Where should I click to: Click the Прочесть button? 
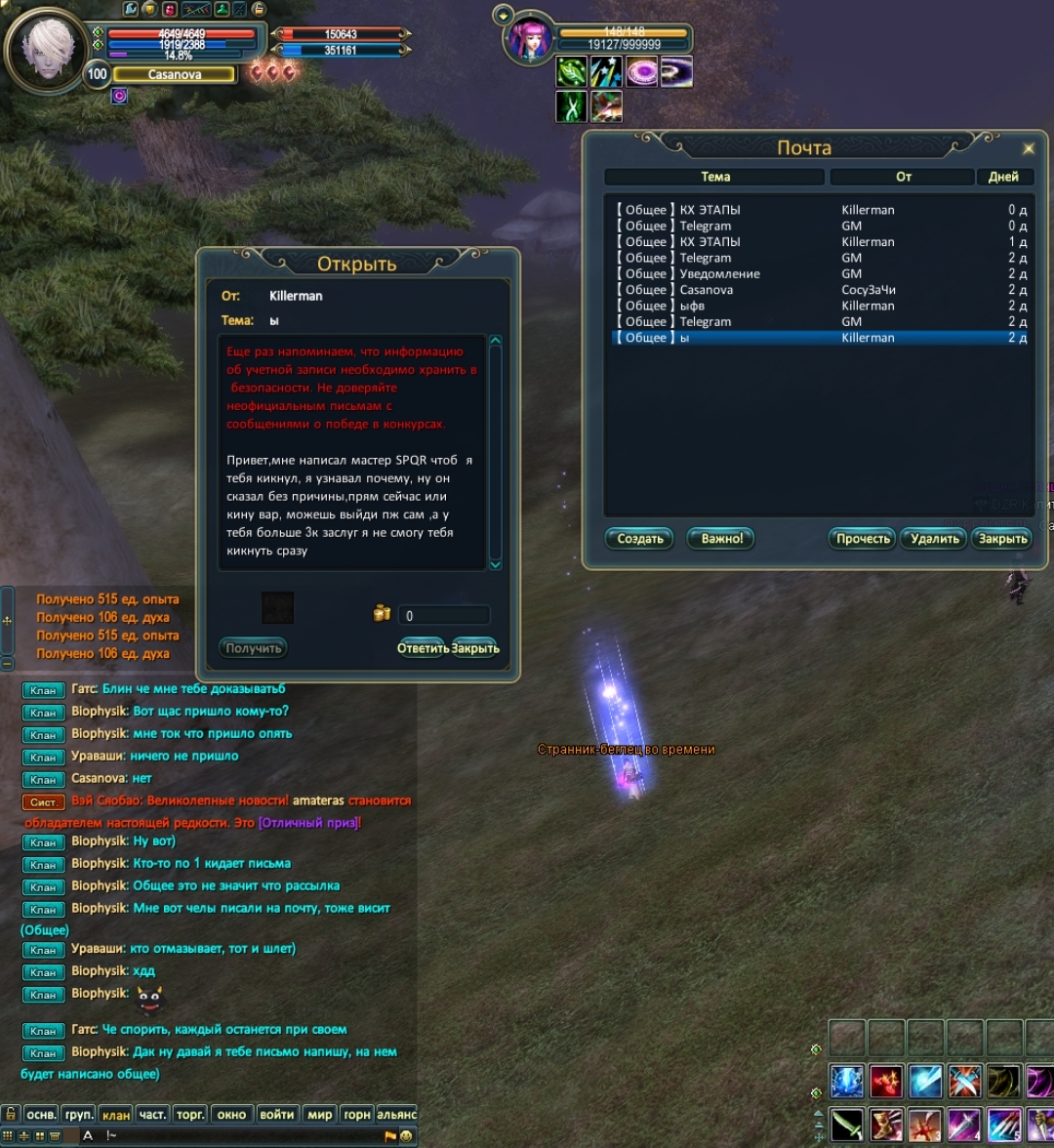[863, 539]
